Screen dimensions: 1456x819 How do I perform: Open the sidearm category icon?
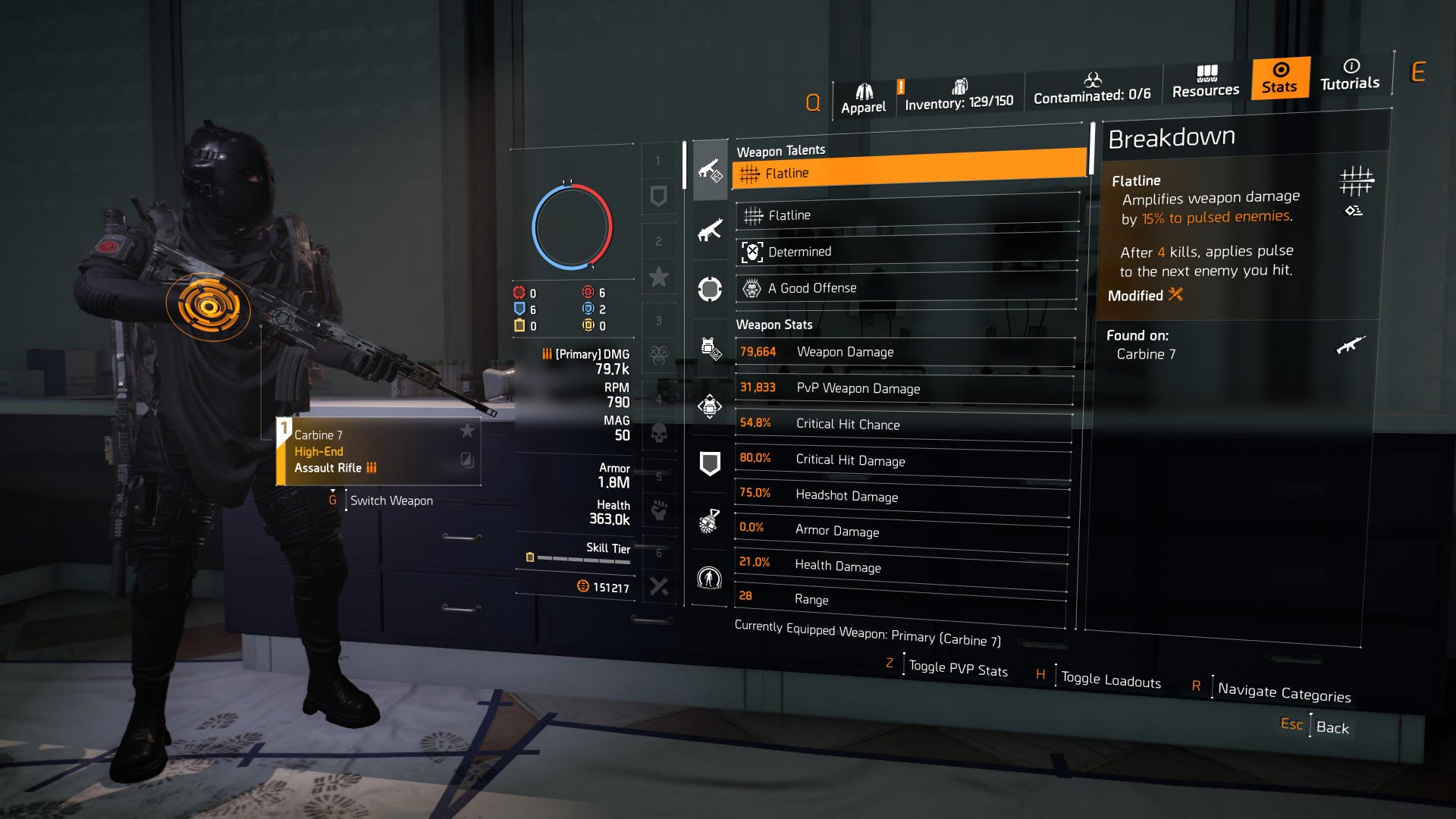click(x=709, y=288)
